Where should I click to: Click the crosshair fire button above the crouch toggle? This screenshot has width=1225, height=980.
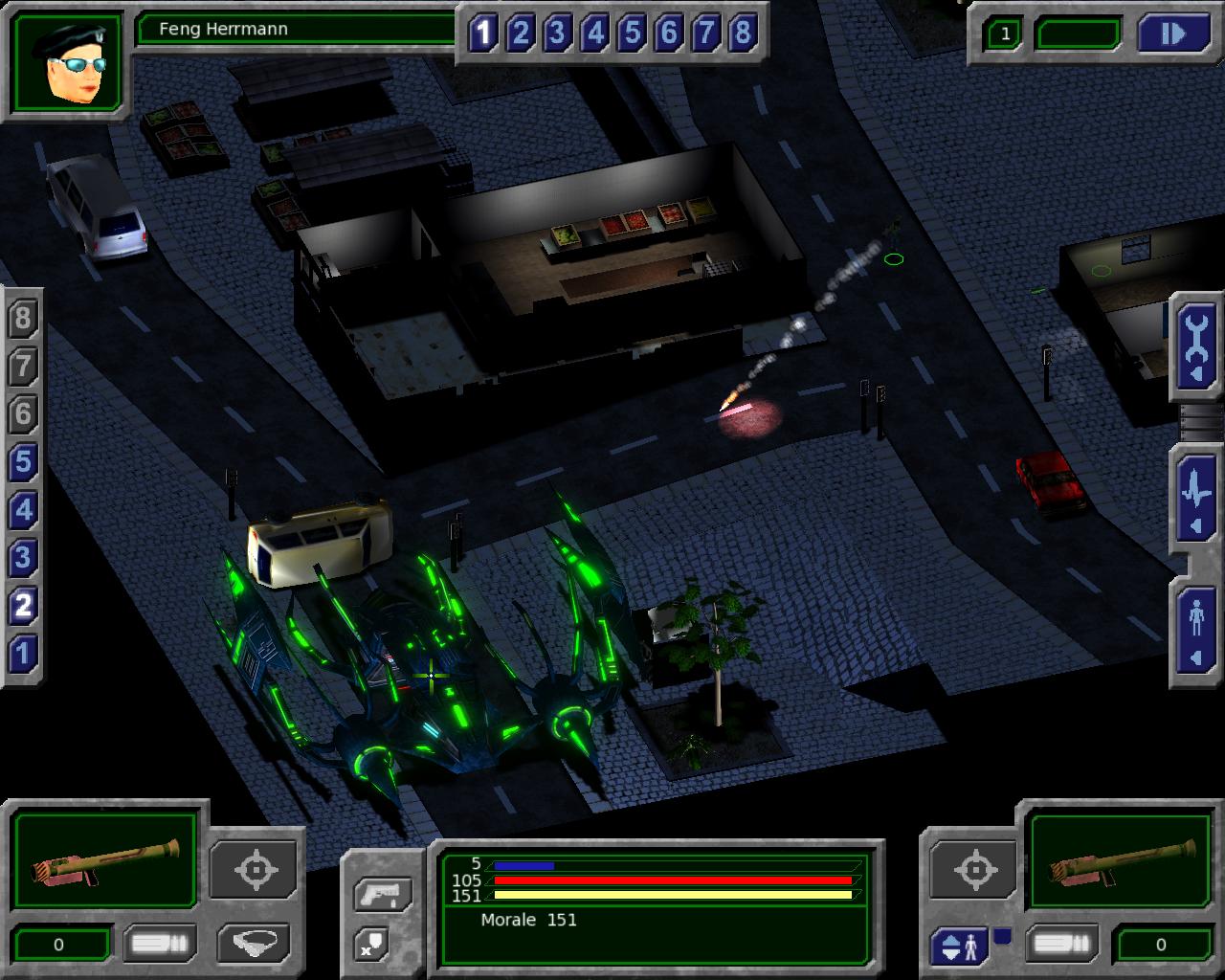[x=973, y=870]
